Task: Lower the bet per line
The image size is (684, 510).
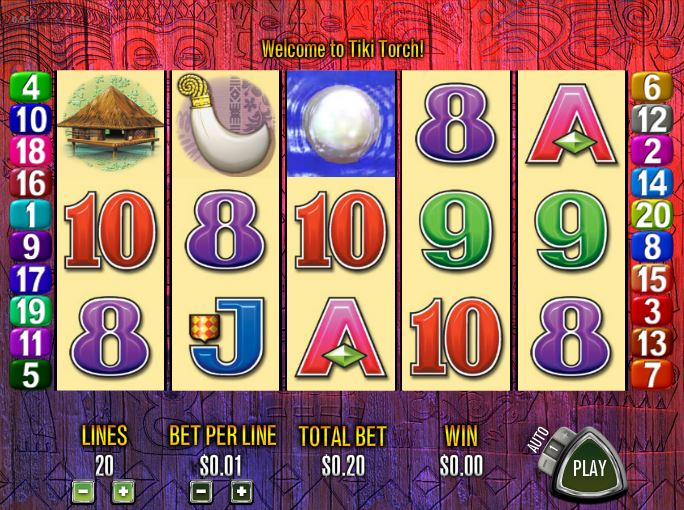Action: (x=201, y=491)
